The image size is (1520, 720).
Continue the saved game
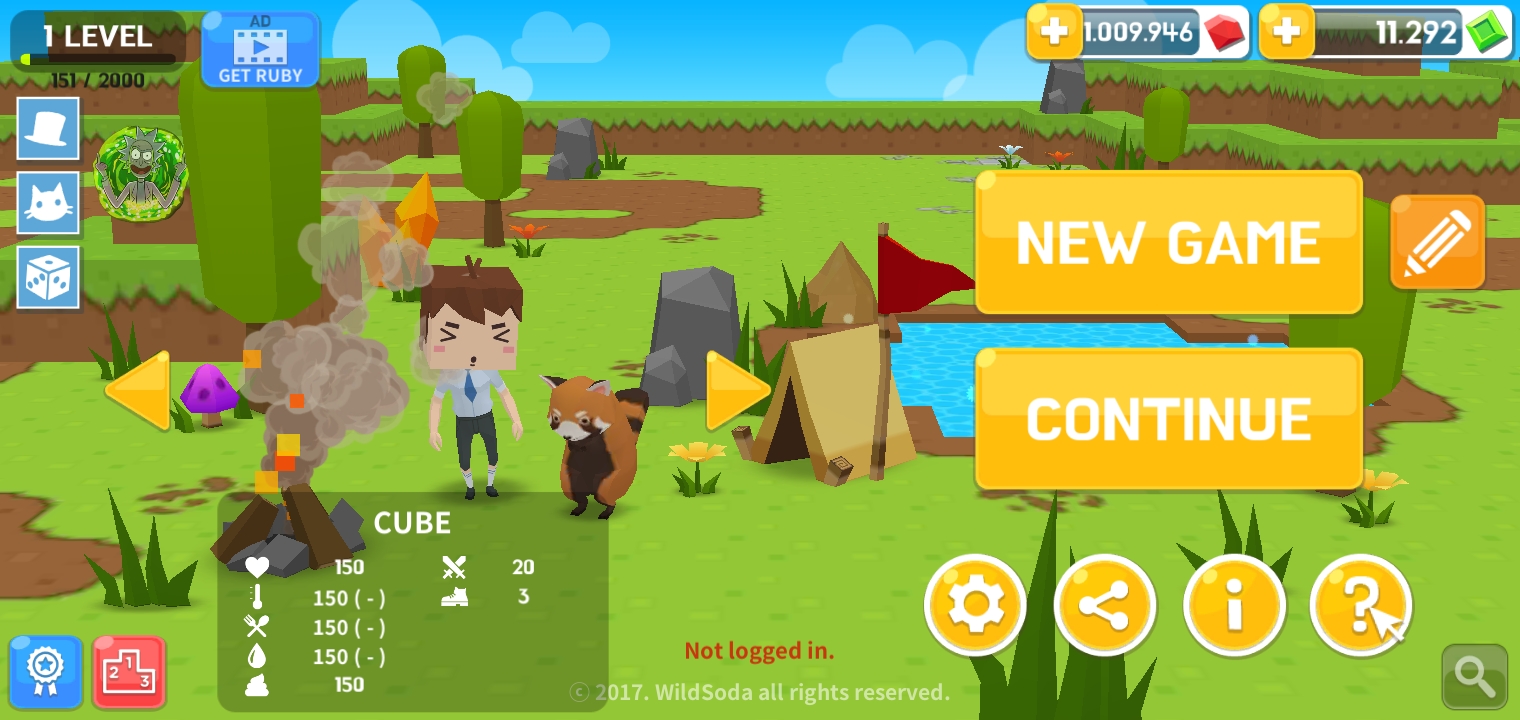pos(1168,419)
